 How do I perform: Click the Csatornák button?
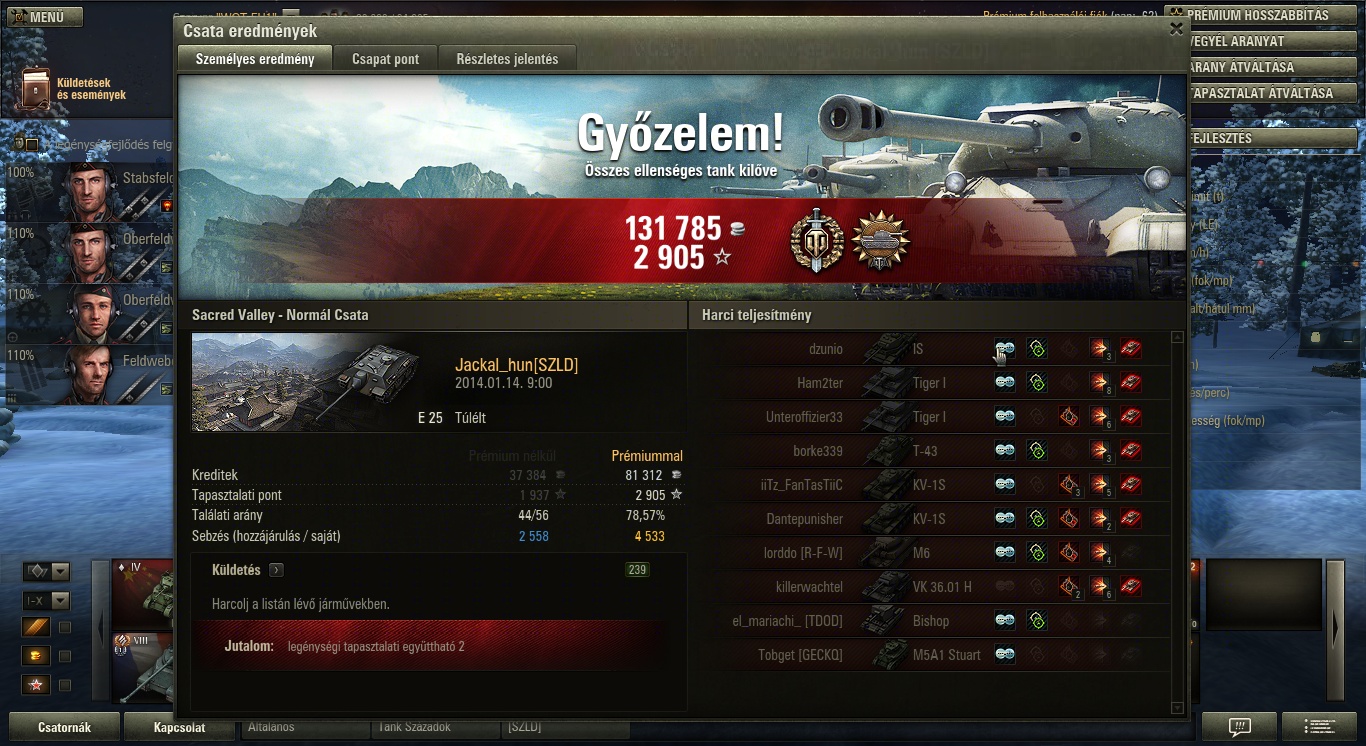coord(64,727)
